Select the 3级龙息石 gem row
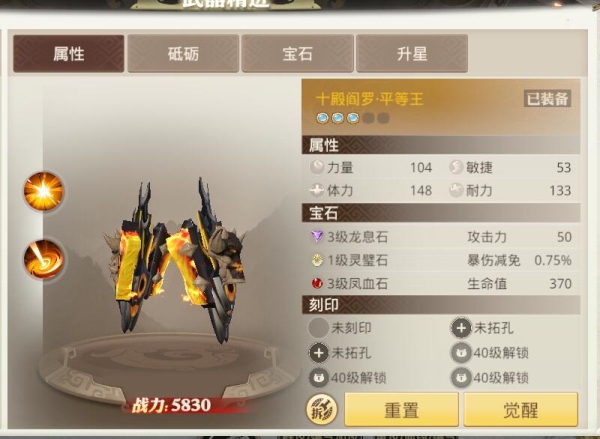Viewport: 600px width, 439px height. tap(360, 237)
